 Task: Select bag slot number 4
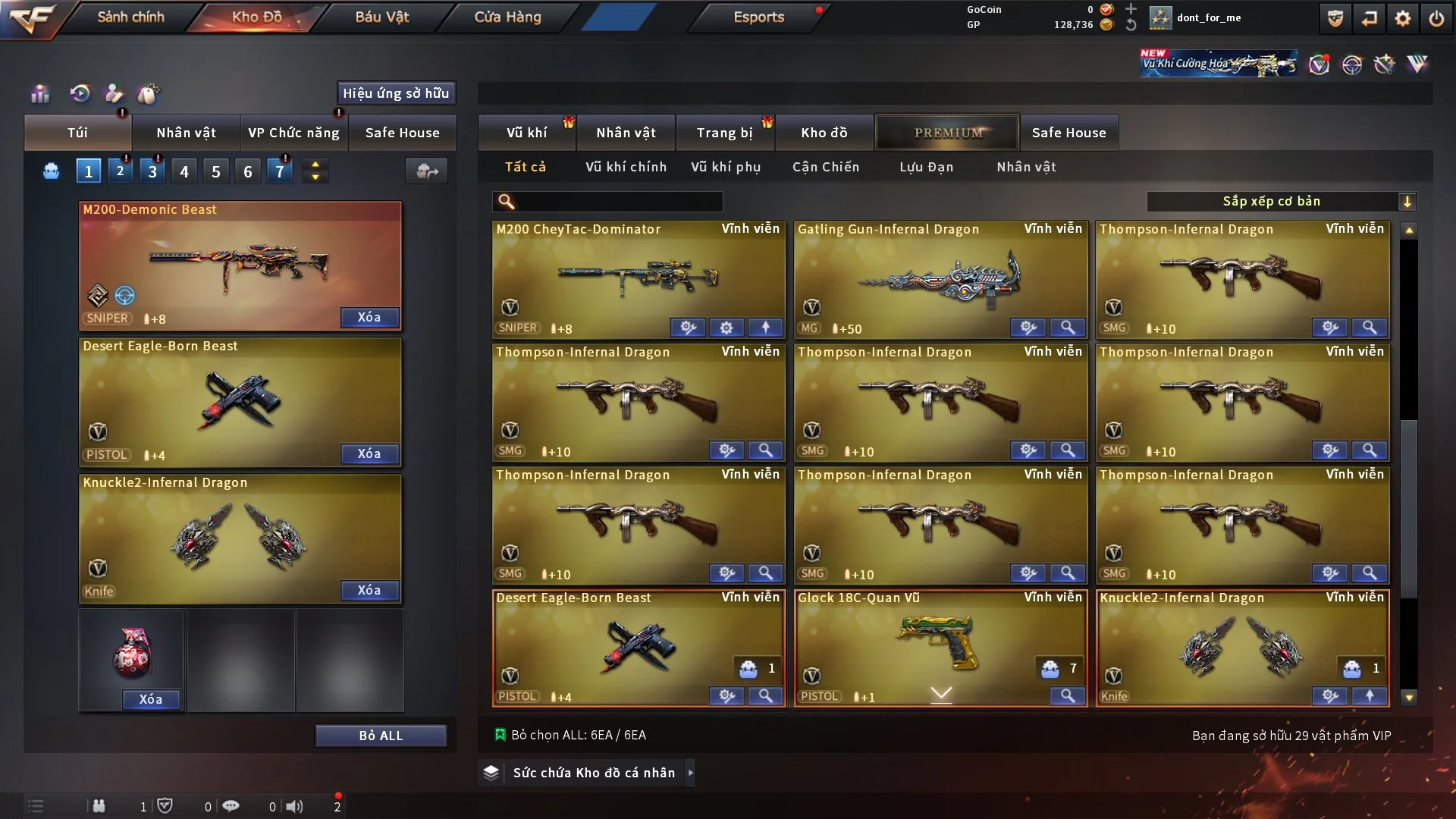tap(184, 171)
